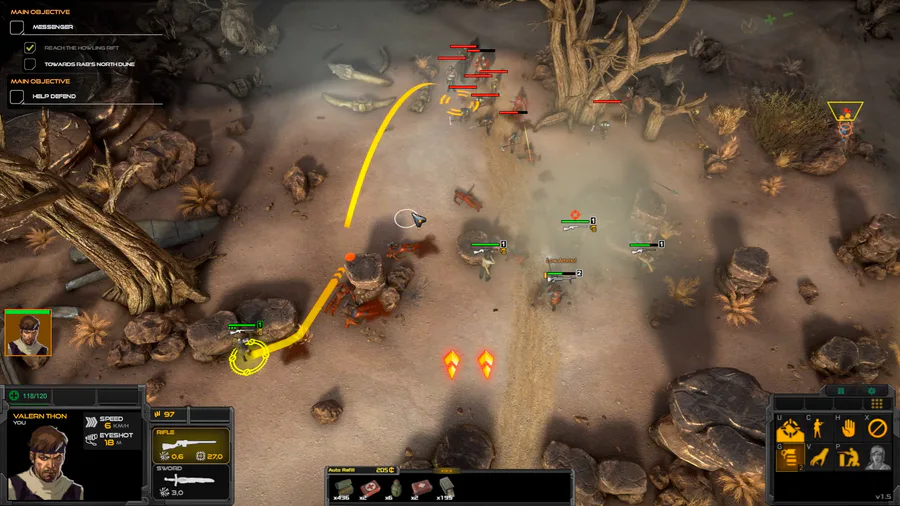Activate the highlighted list command icon
The width and height of the screenshot is (900, 506).
pos(789,458)
